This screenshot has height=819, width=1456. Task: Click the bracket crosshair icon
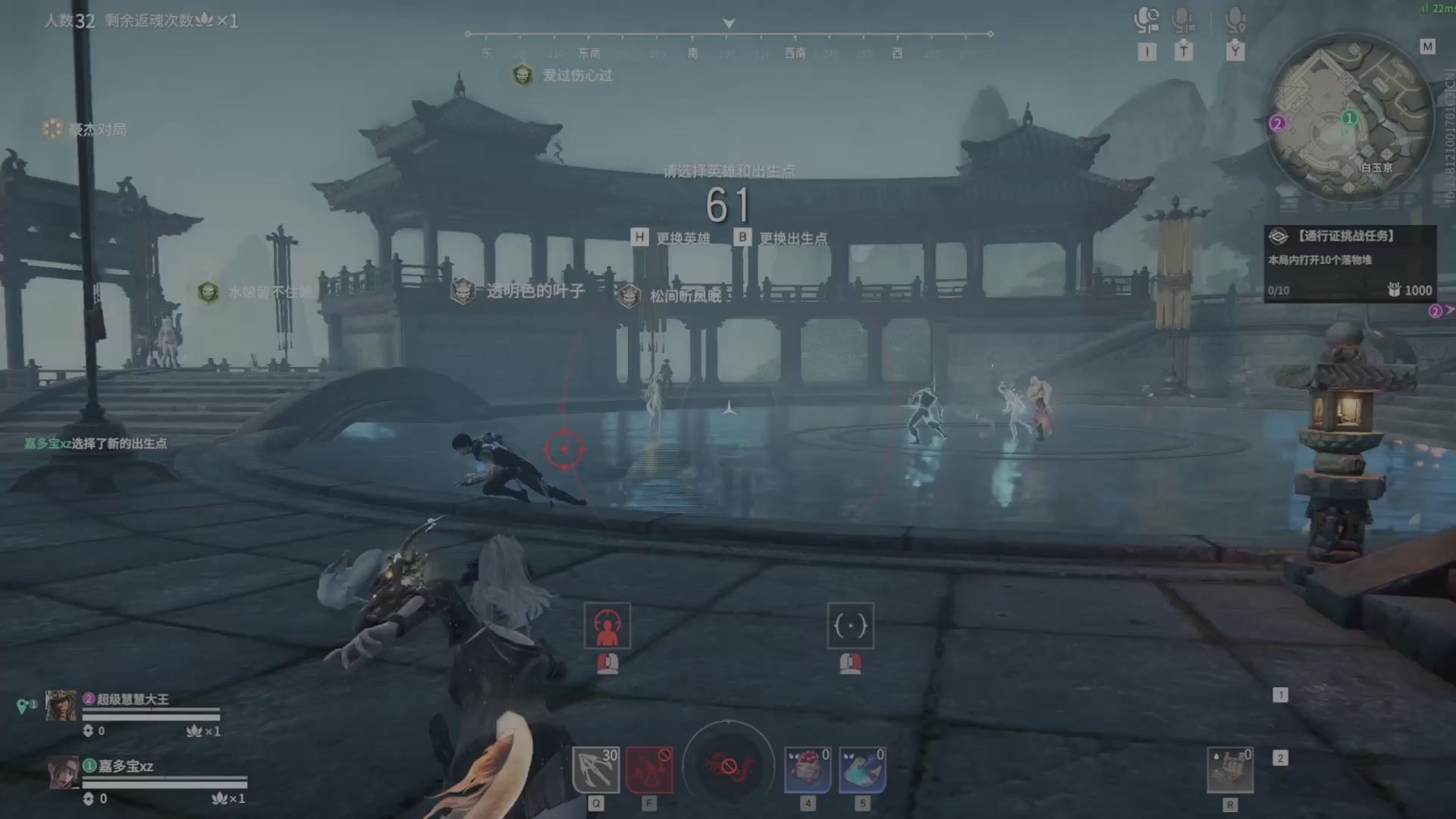coord(850,626)
